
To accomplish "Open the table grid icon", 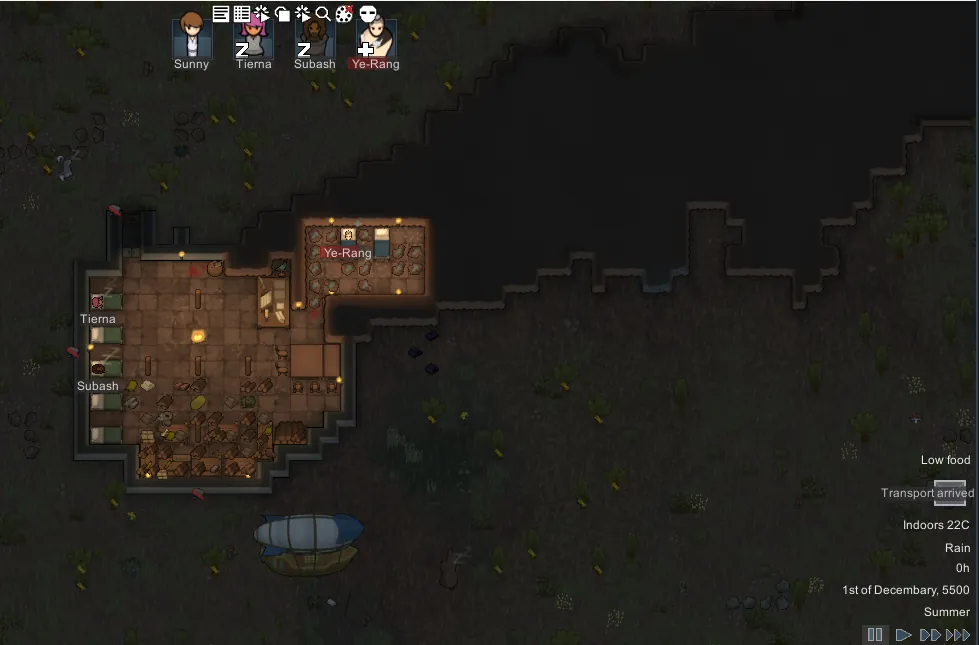I will 241,14.
